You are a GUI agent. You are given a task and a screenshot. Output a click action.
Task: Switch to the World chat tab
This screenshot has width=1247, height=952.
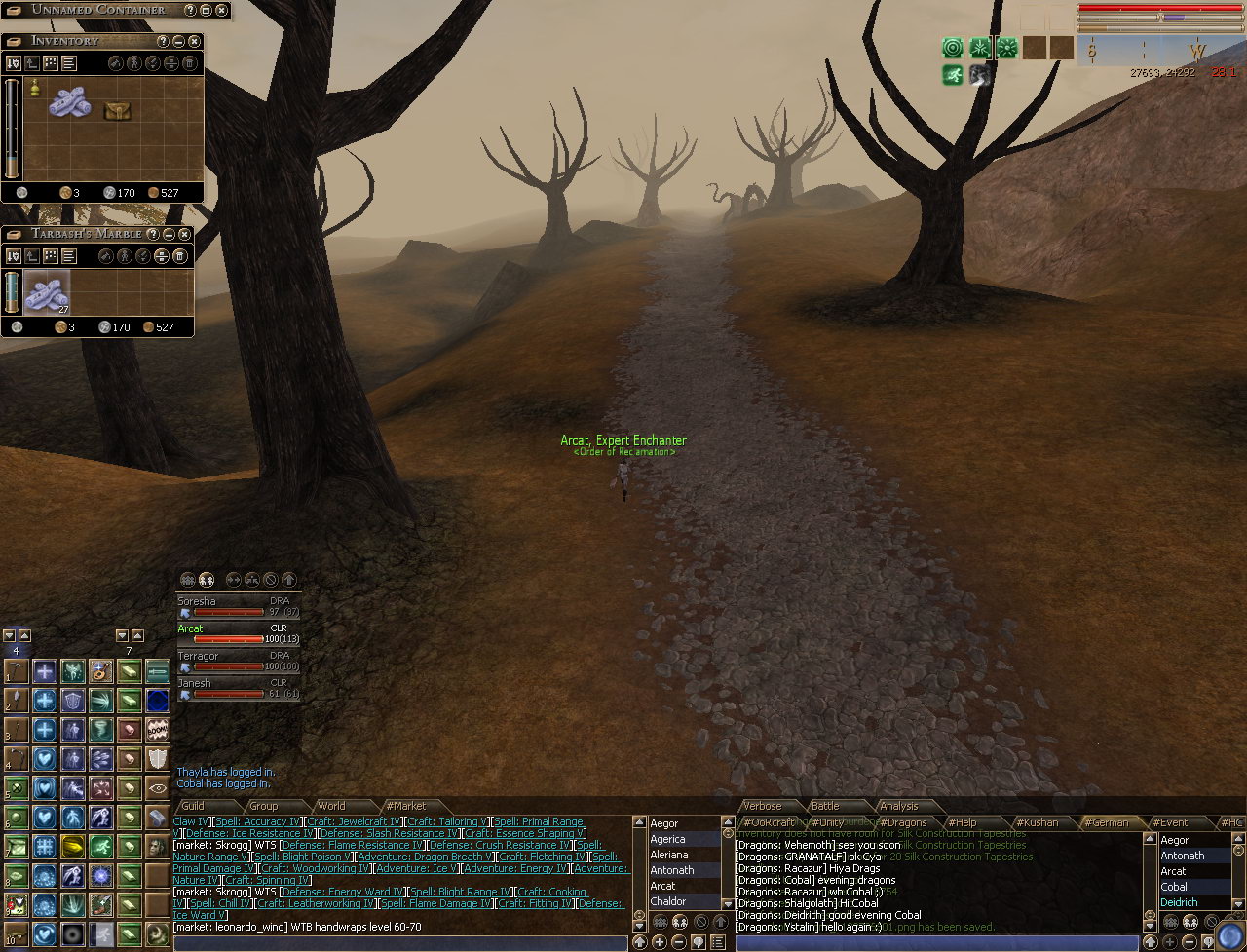[x=331, y=806]
